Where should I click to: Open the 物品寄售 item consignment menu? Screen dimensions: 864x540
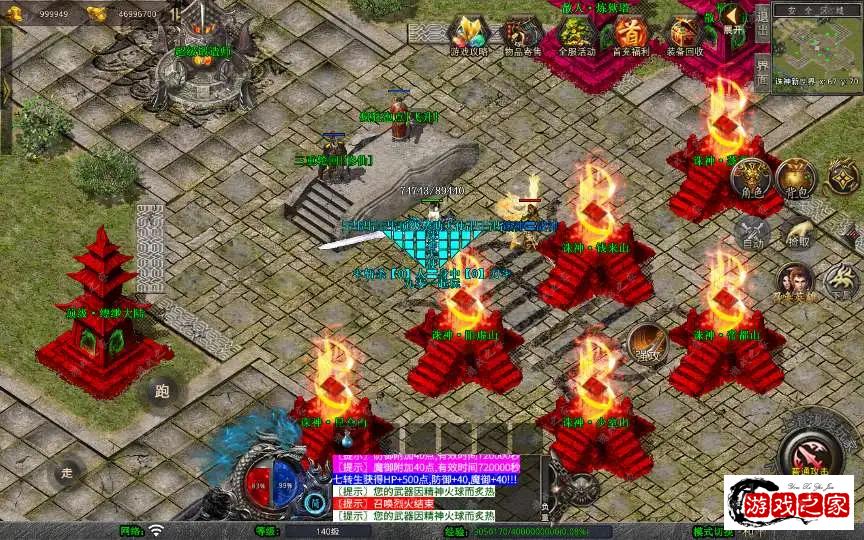coord(520,36)
